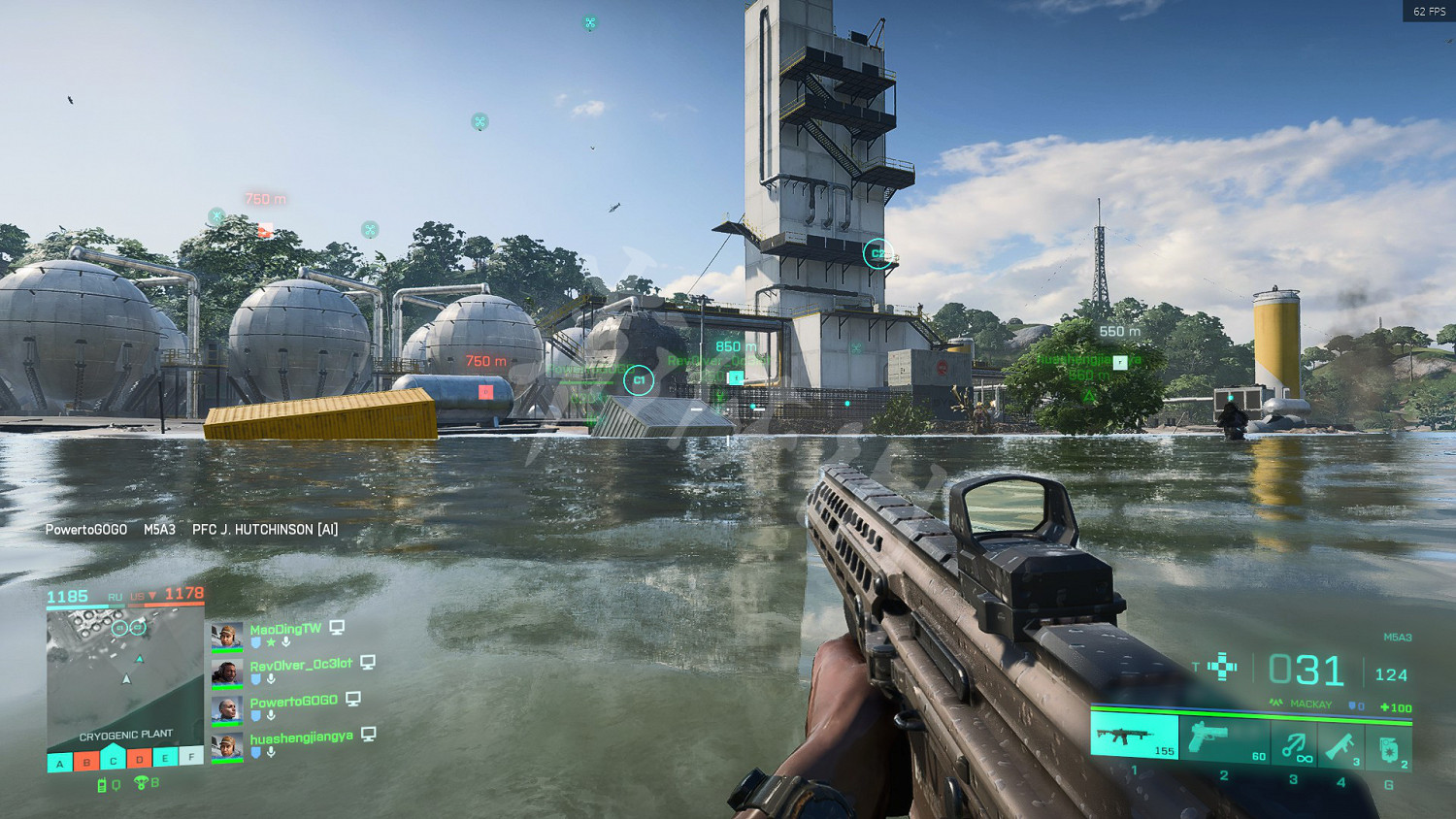Screen dimensions: 1456x819
Task: Select the M5A3 assault rifle slot
Action: 1134,737
